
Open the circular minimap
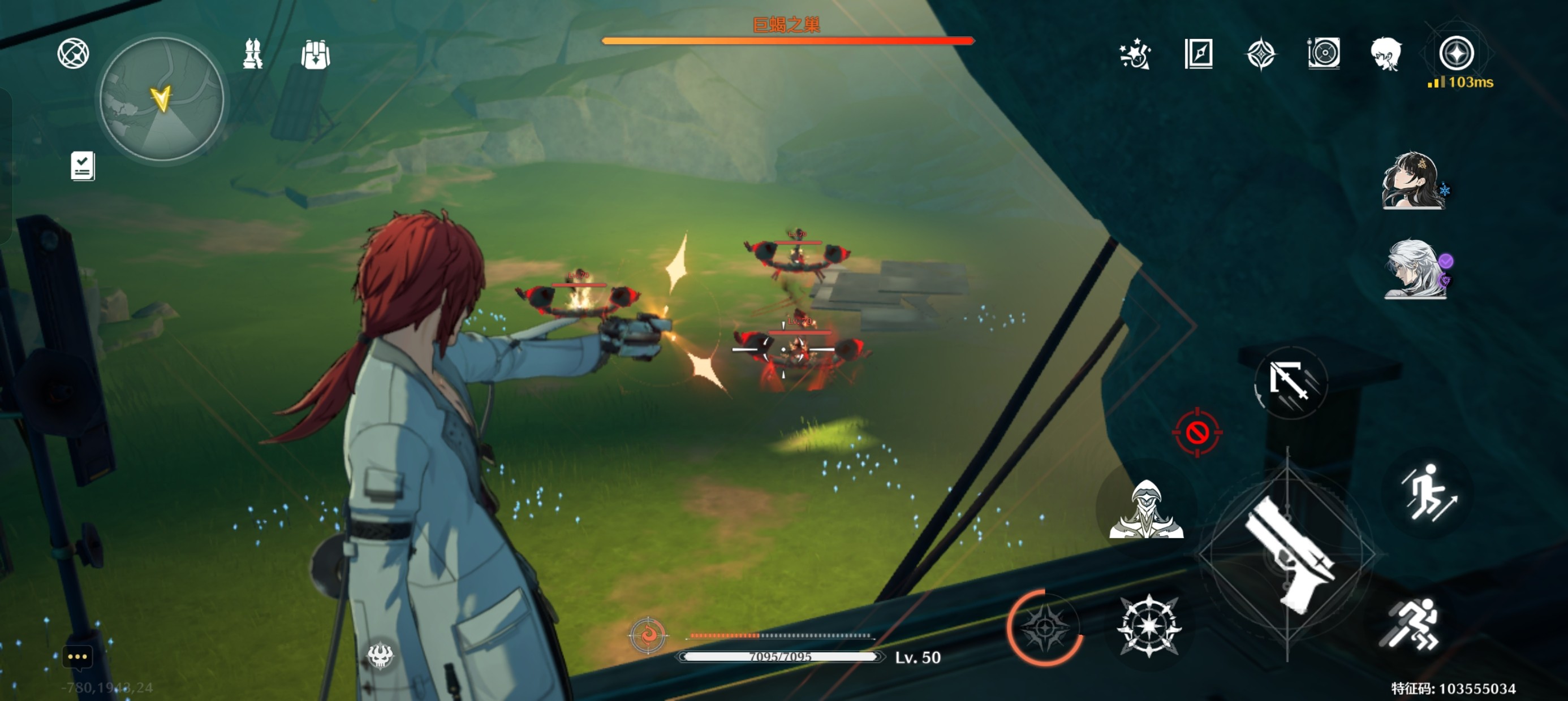click(x=162, y=99)
